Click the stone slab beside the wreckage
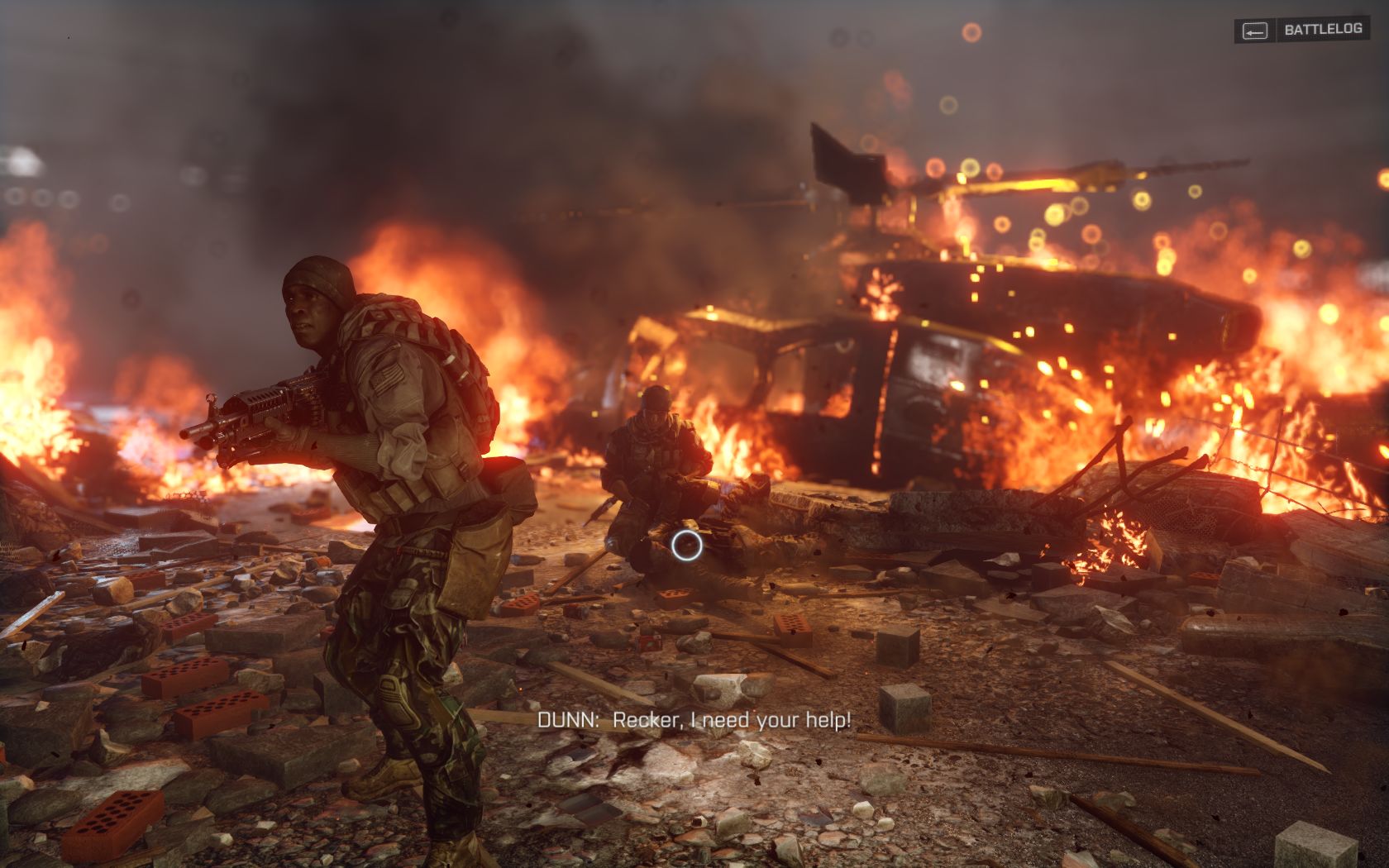 951,508
